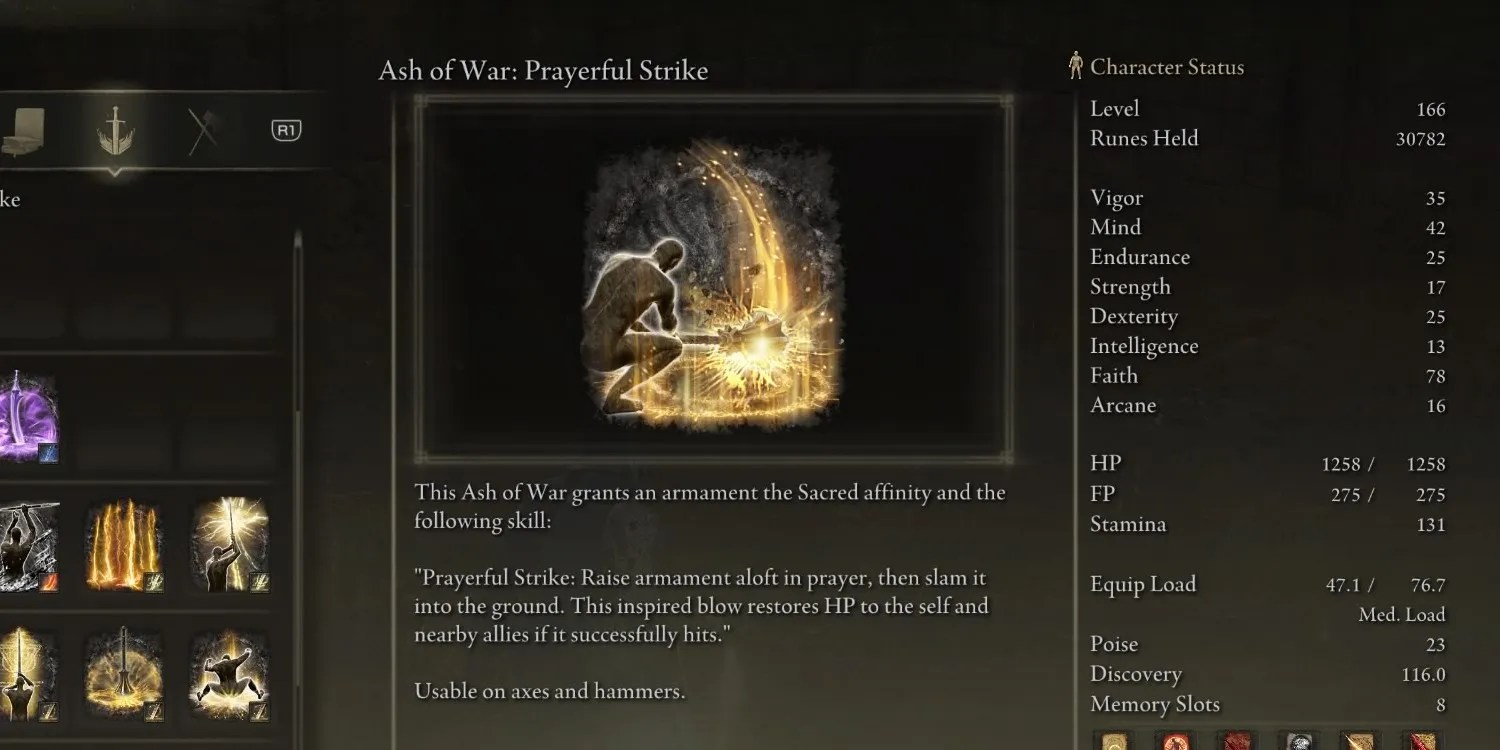Click the silver shield memory slot icon
1500x750 pixels.
click(1298, 745)
